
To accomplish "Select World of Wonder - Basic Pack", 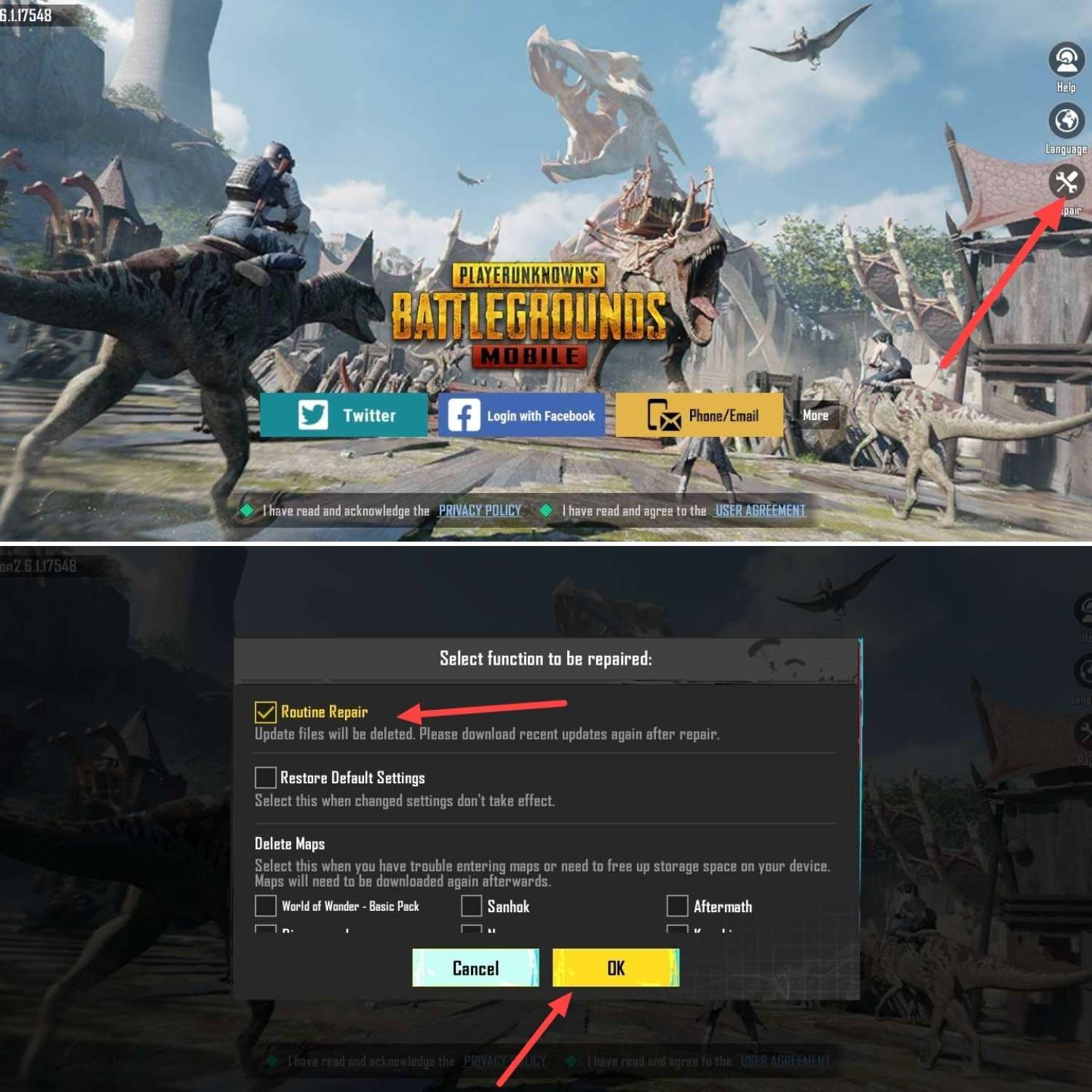I will (265, 906).
